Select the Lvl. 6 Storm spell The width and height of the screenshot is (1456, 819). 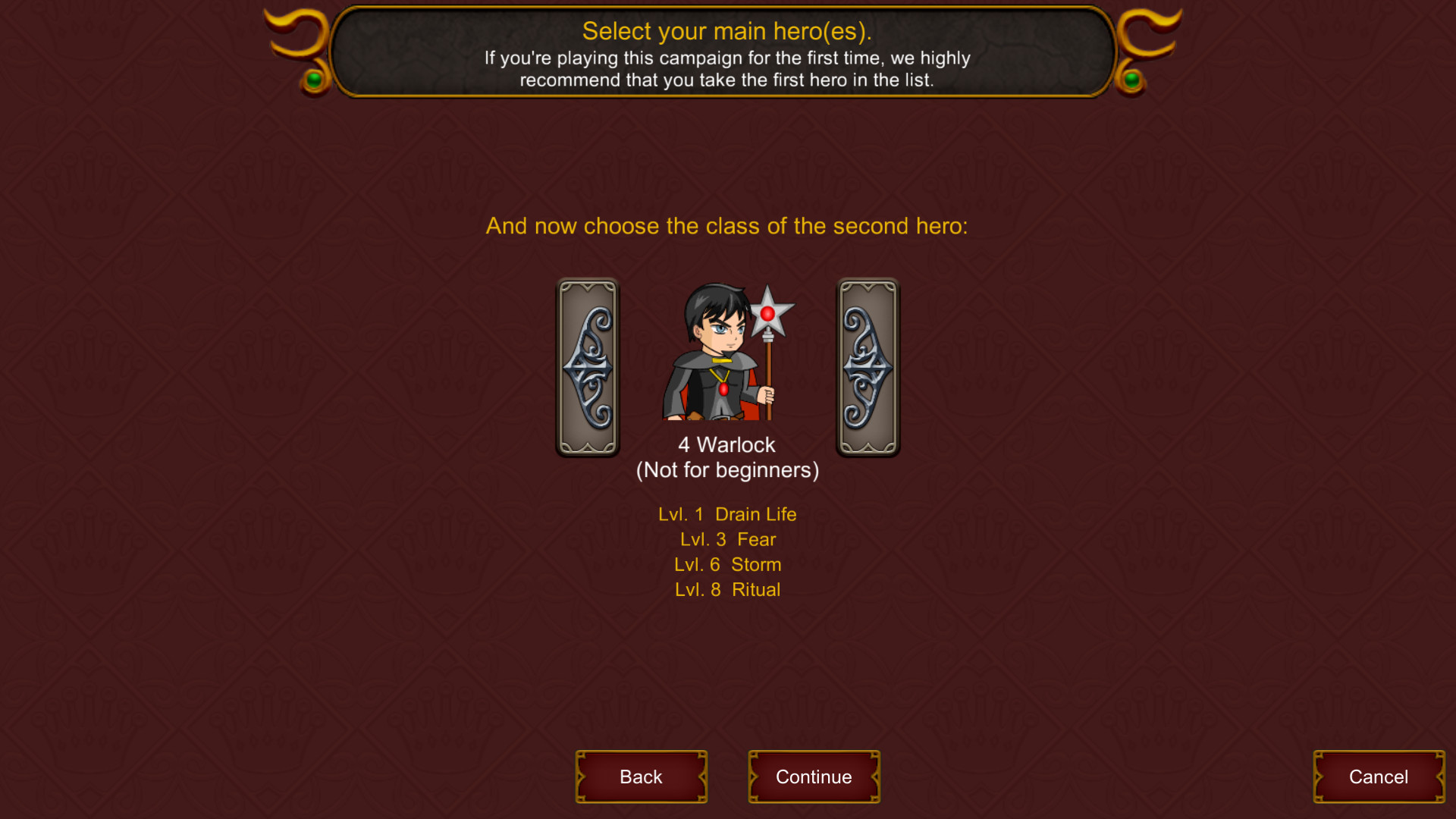(727, 564)
